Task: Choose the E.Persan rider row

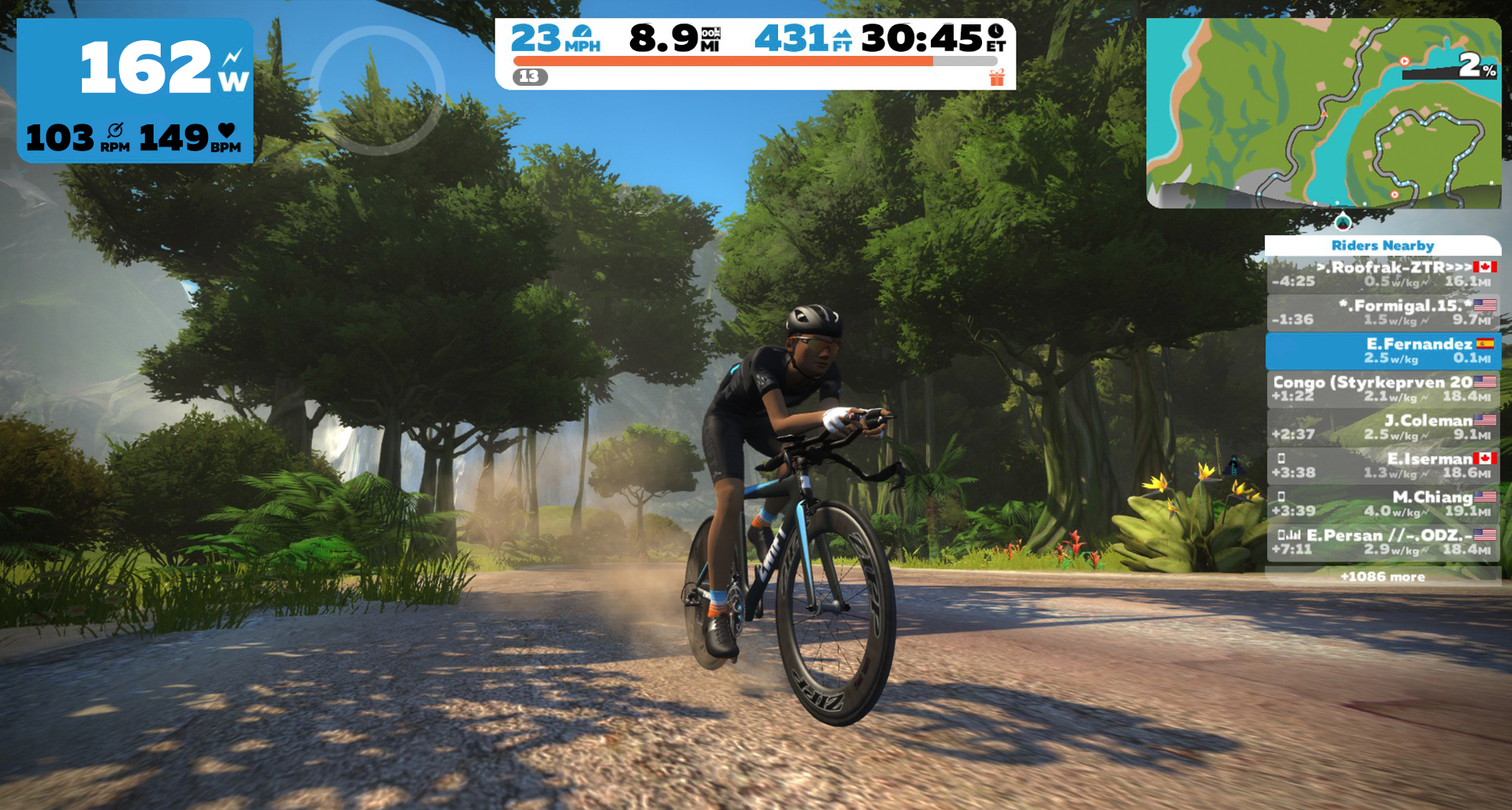Action: tap(1383, 542)
